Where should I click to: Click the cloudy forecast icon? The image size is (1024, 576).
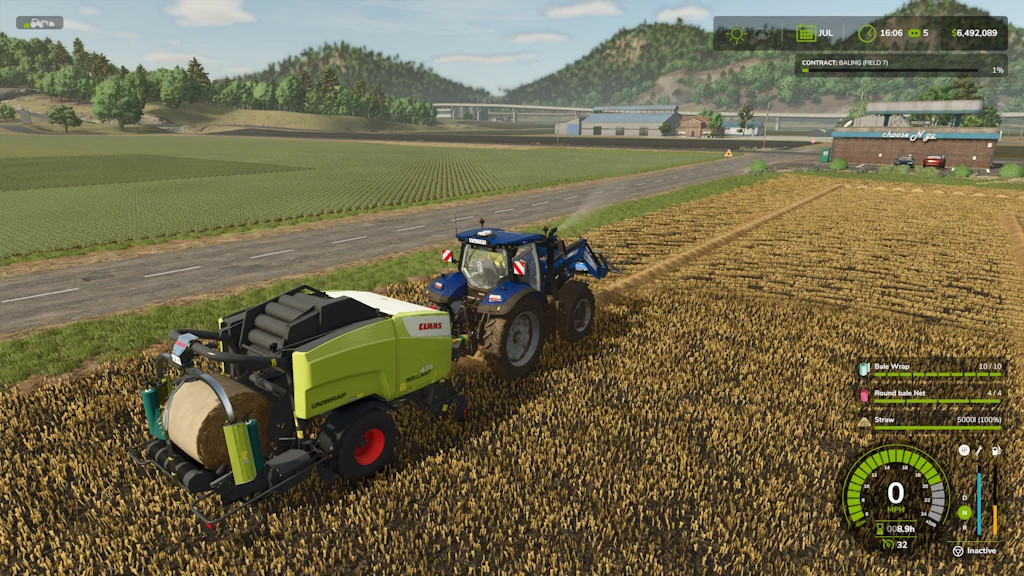tap(762, 33)
